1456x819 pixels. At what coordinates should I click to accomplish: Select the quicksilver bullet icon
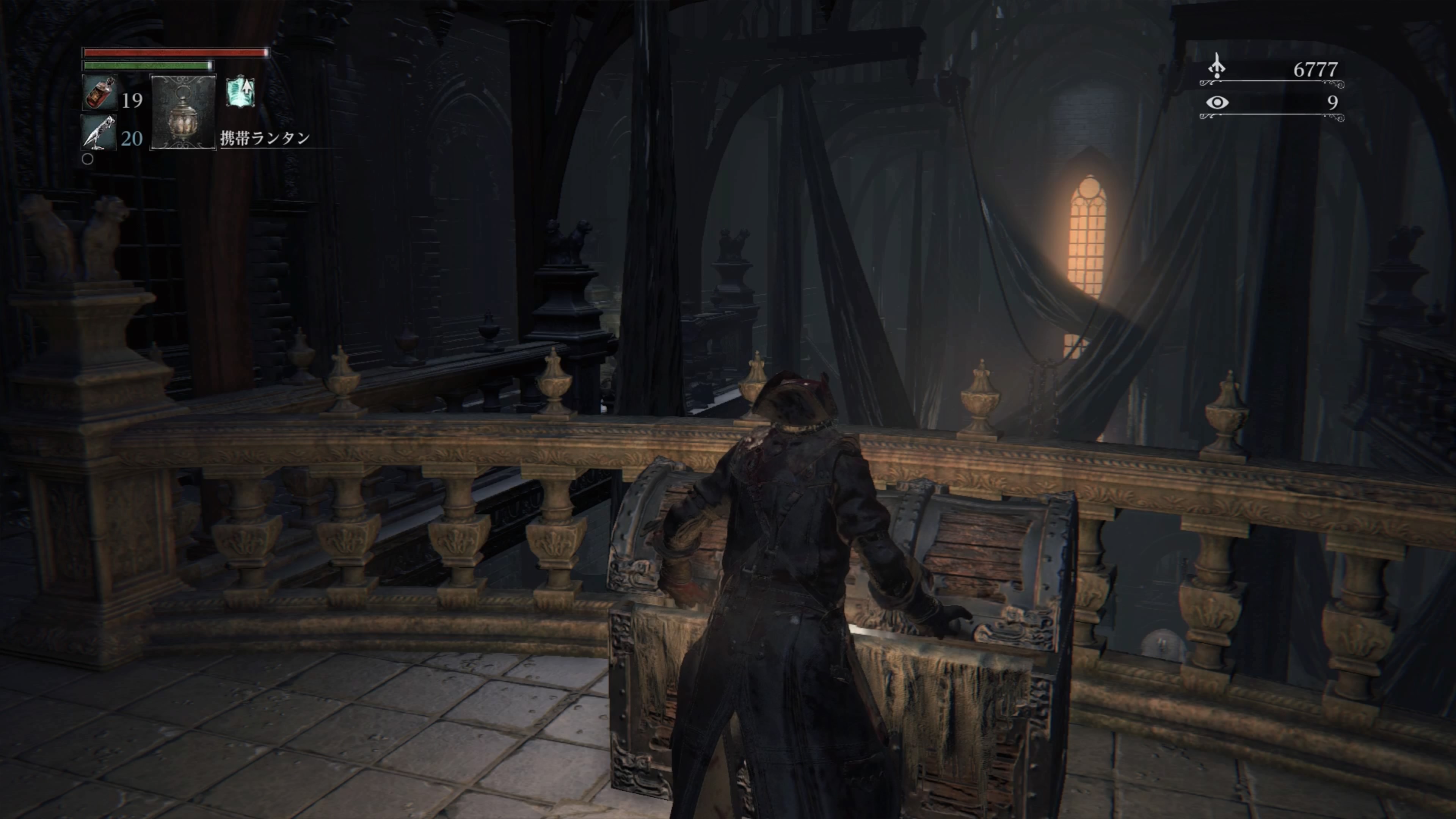pos(98,133)
